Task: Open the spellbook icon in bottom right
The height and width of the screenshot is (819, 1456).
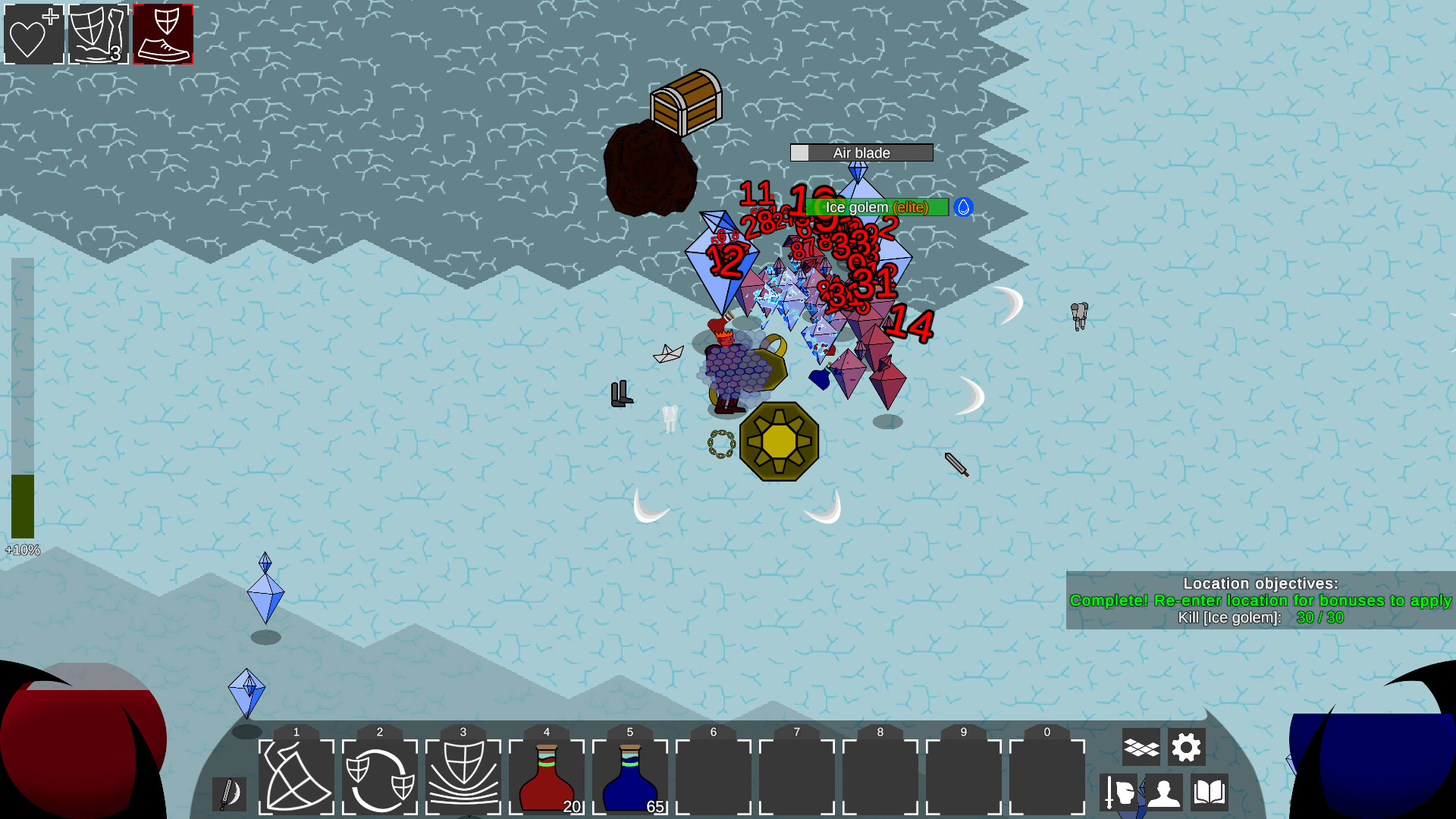Action: tap(1208, 793)
